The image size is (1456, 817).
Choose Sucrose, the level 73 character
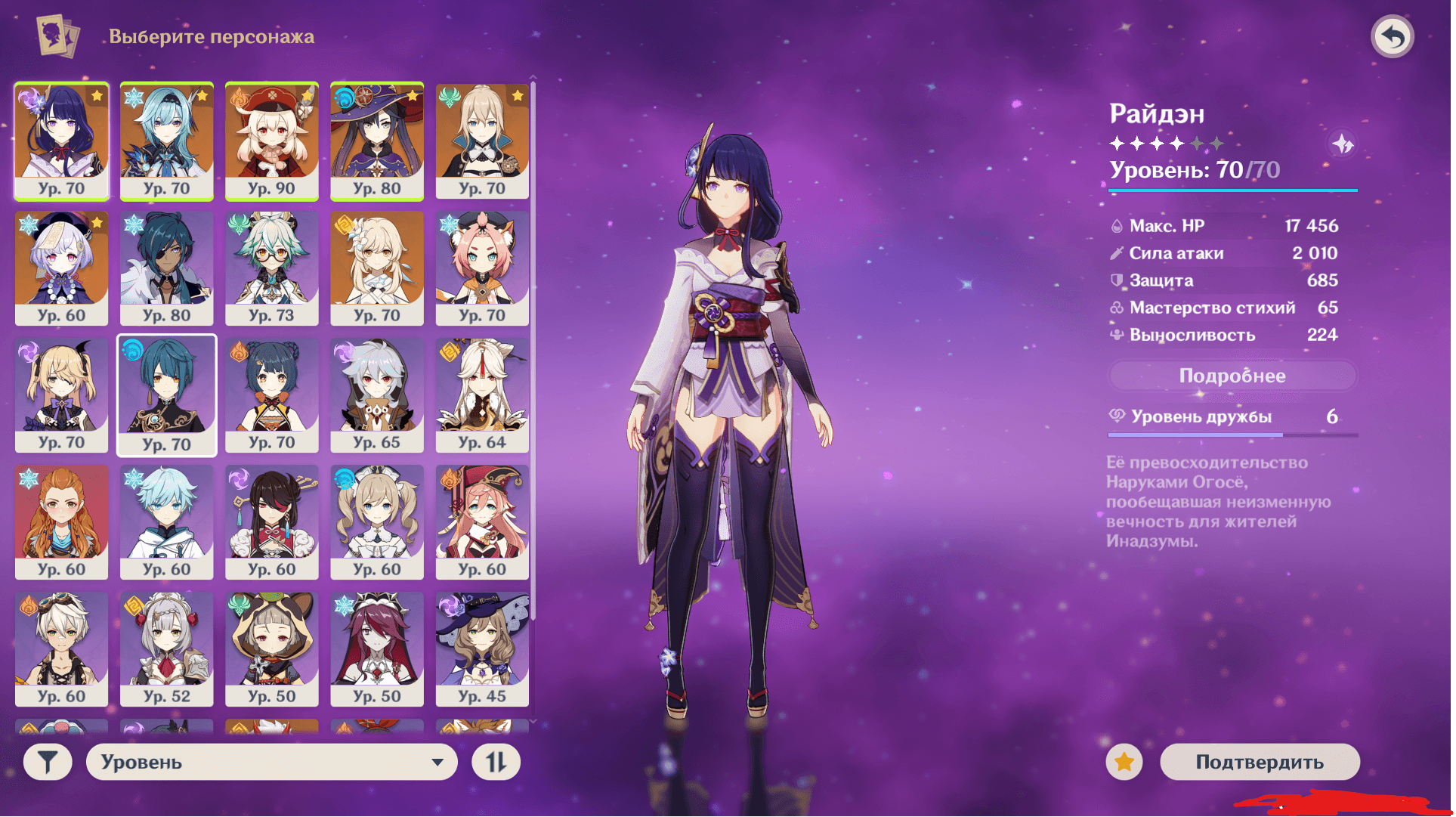[272, 268]
